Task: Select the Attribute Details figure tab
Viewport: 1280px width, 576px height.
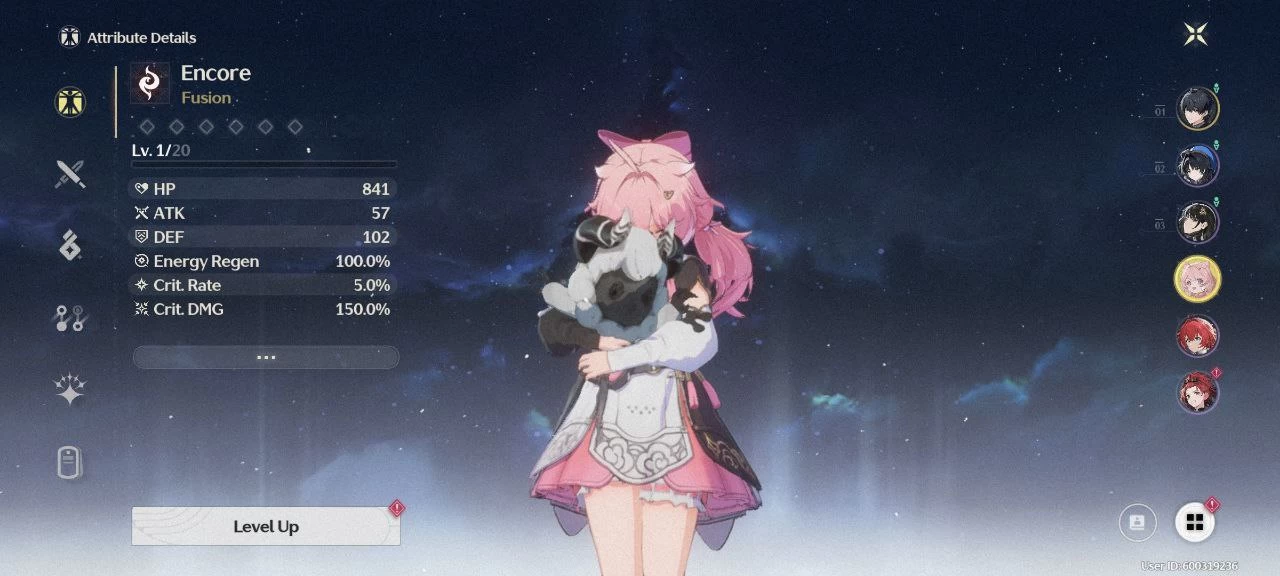Action: 70,102
